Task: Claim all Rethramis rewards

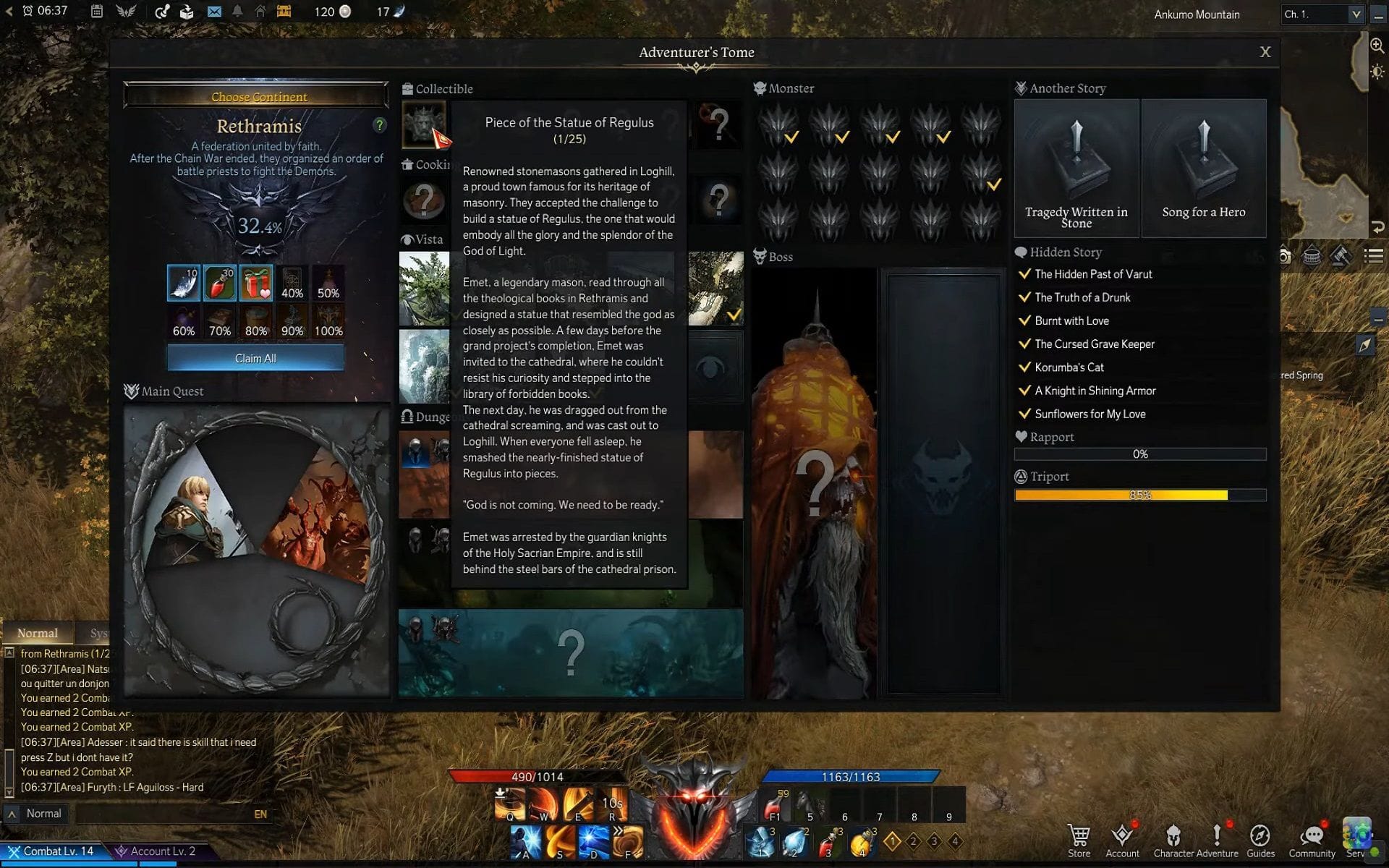Action: [255, 358]
